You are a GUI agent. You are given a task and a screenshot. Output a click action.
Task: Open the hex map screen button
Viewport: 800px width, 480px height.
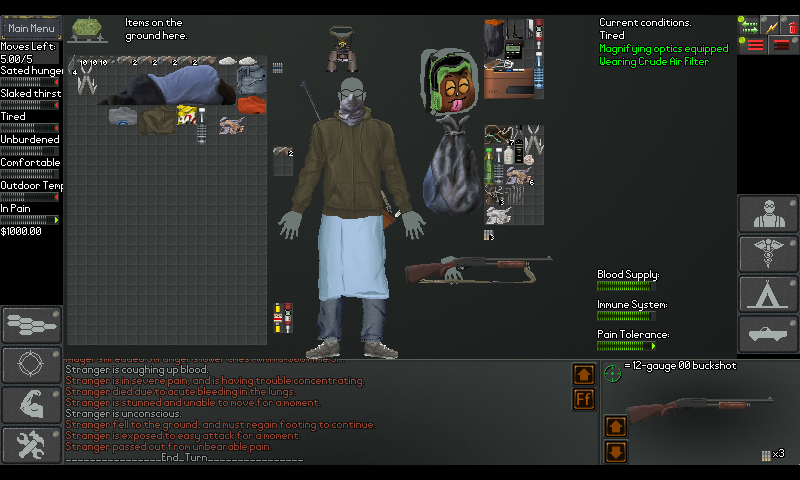pos(31,326)
